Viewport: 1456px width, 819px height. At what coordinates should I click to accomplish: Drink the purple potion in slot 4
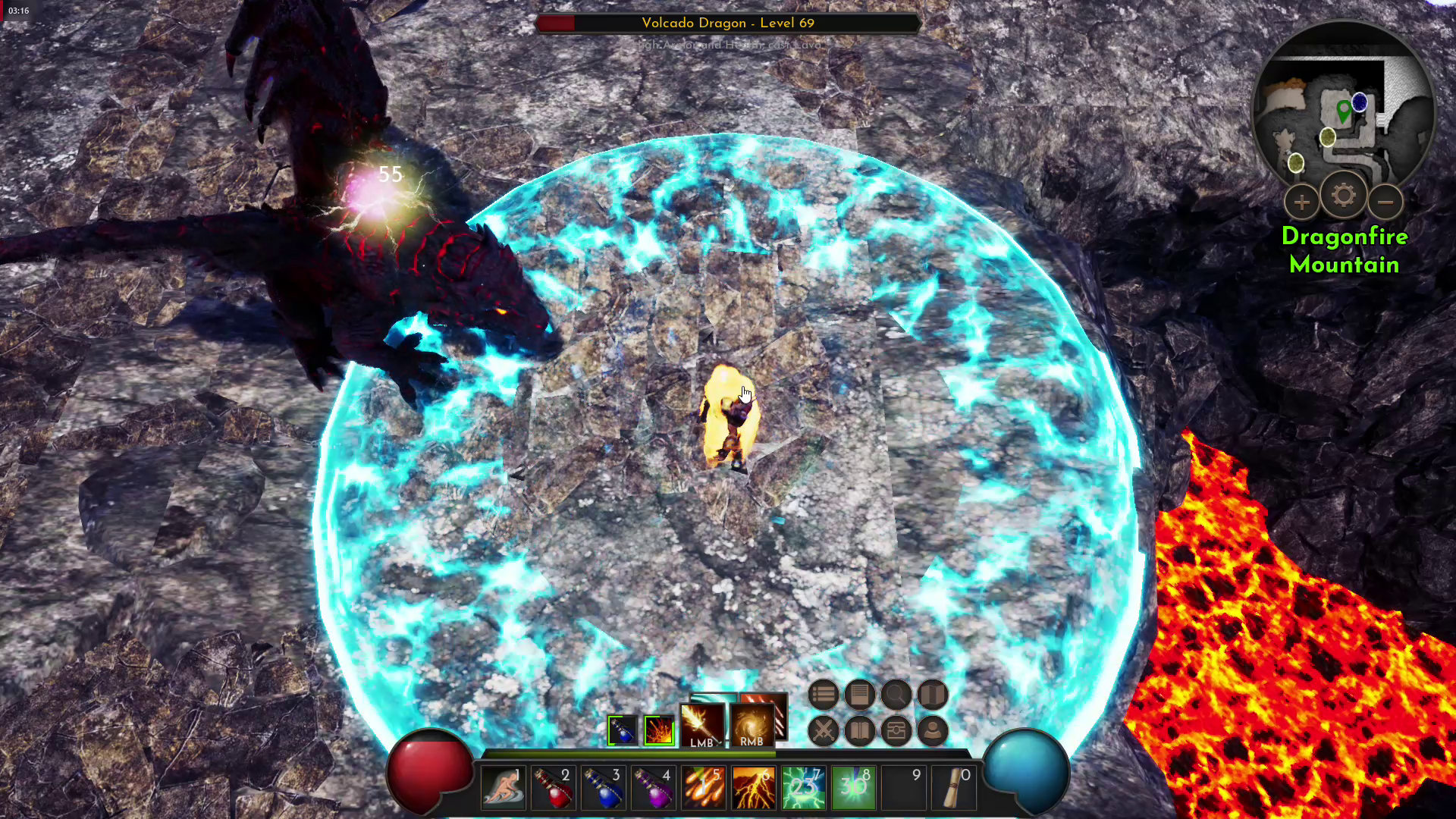[x=654, y=789]
